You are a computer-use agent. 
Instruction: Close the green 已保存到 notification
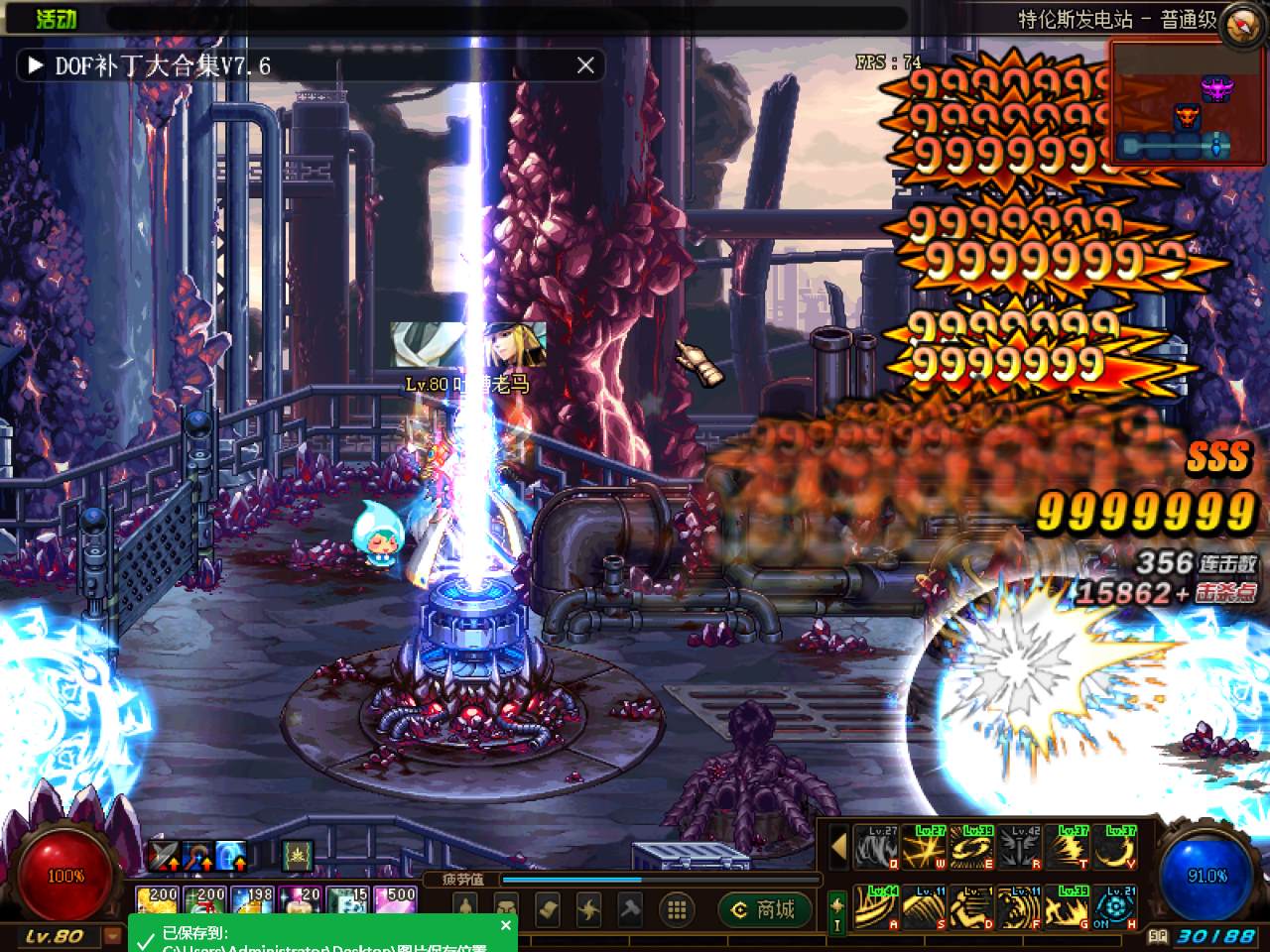[506, 925]
